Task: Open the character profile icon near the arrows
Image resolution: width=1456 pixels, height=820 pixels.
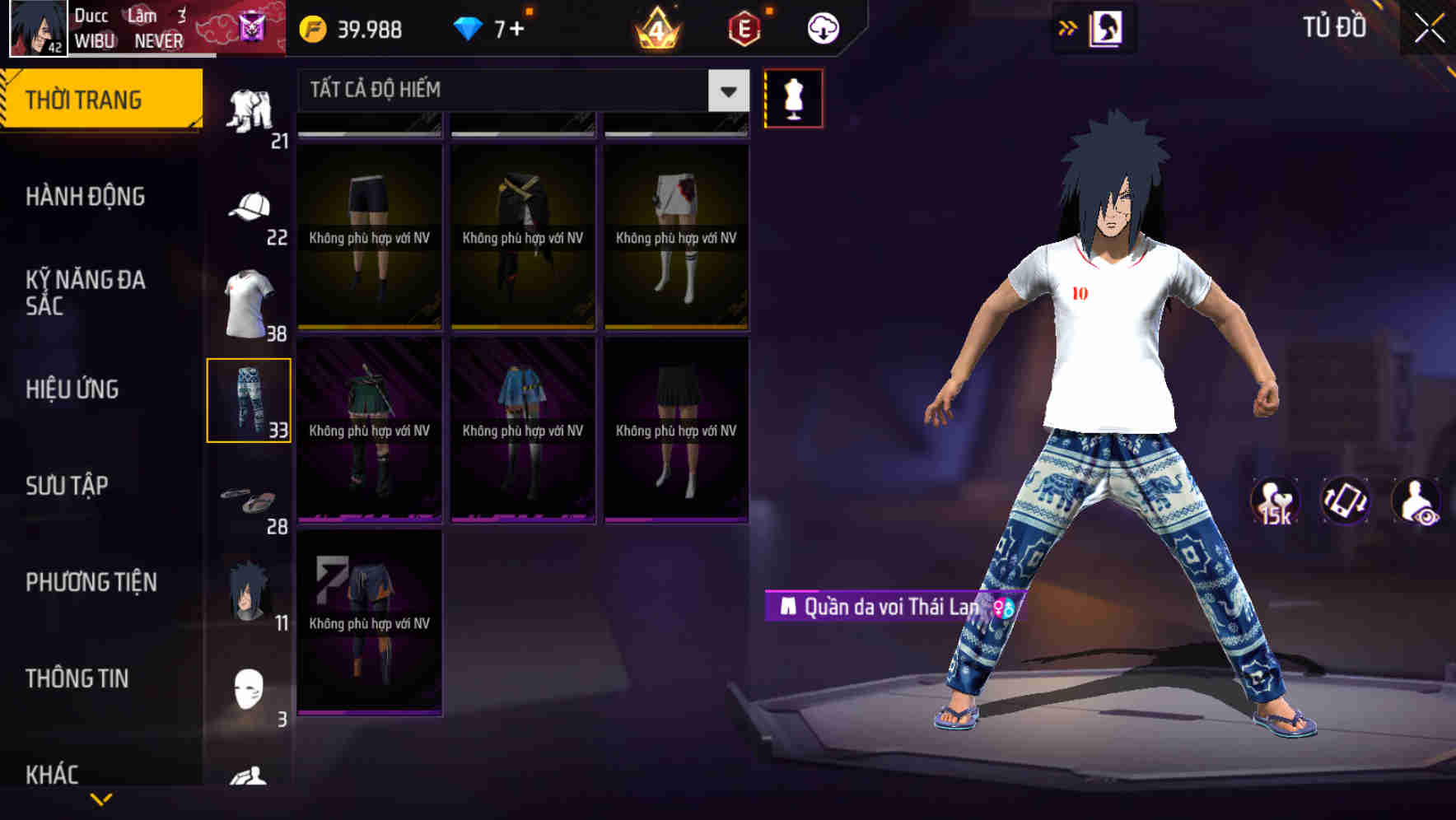Action: pos(1104,27)
